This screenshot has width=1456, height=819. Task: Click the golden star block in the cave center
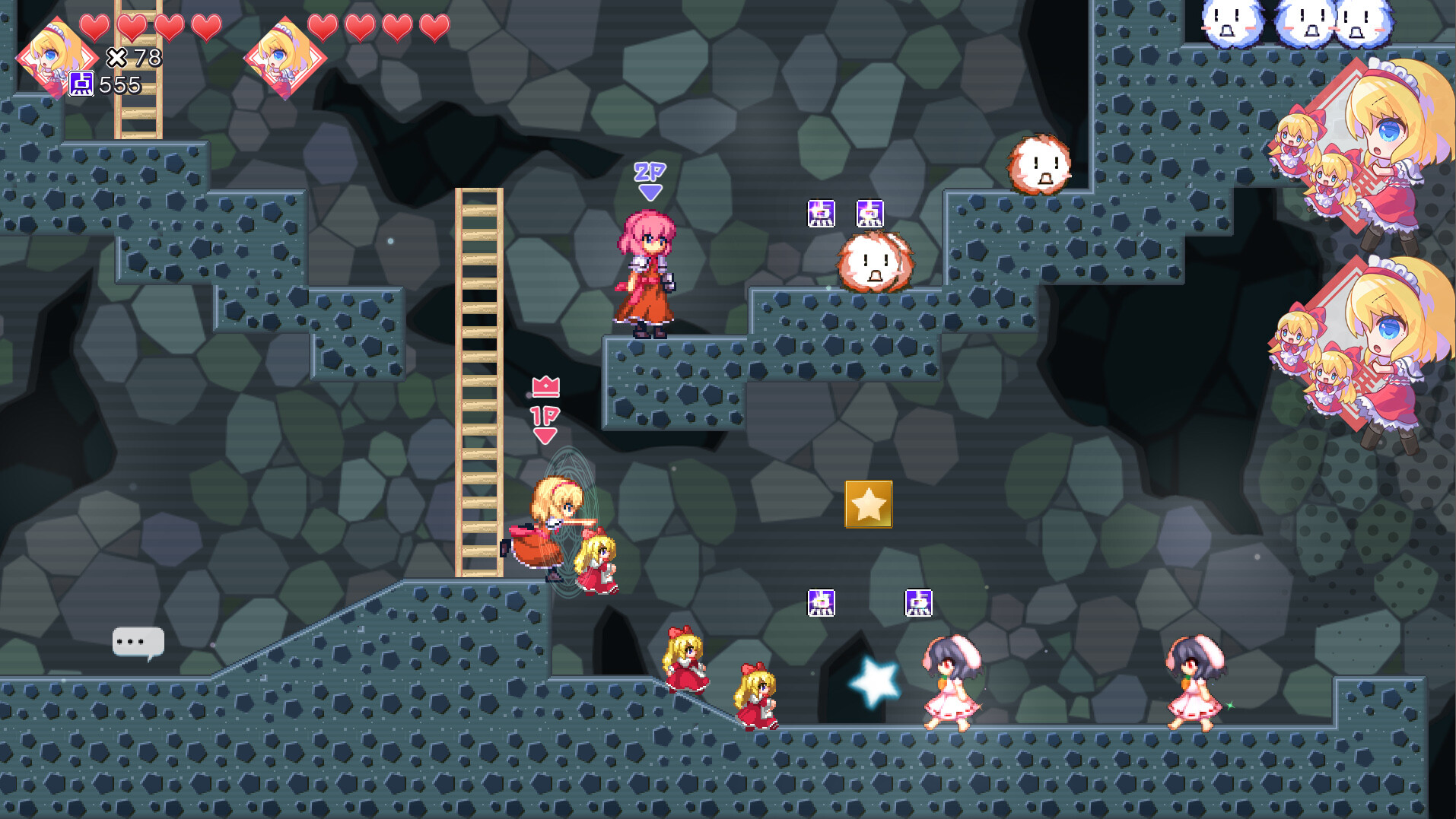click(869, 503)
